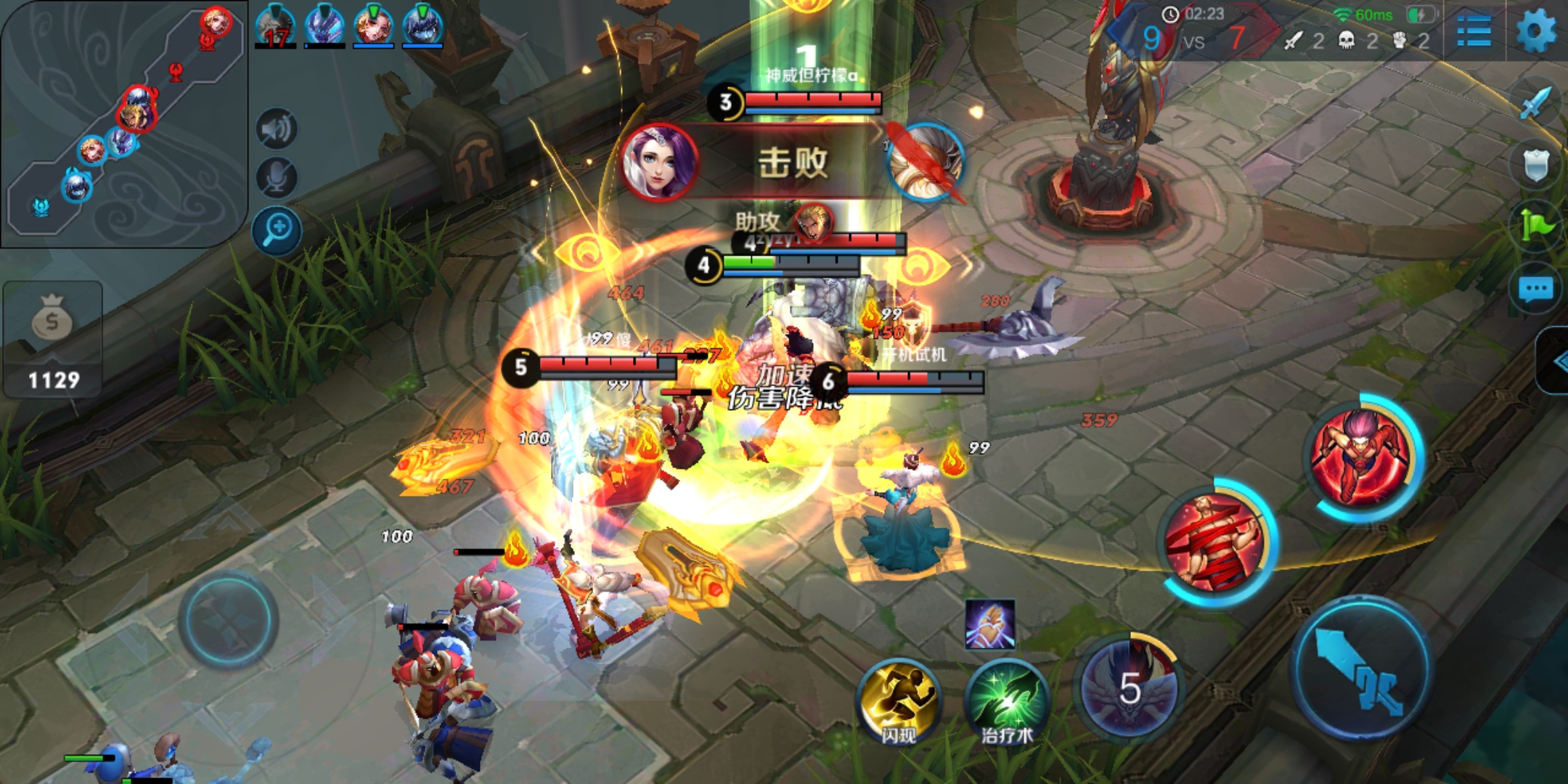Hit the basic attack sword button
The image size is (1568, 784).
click(x=1360, y=668)
